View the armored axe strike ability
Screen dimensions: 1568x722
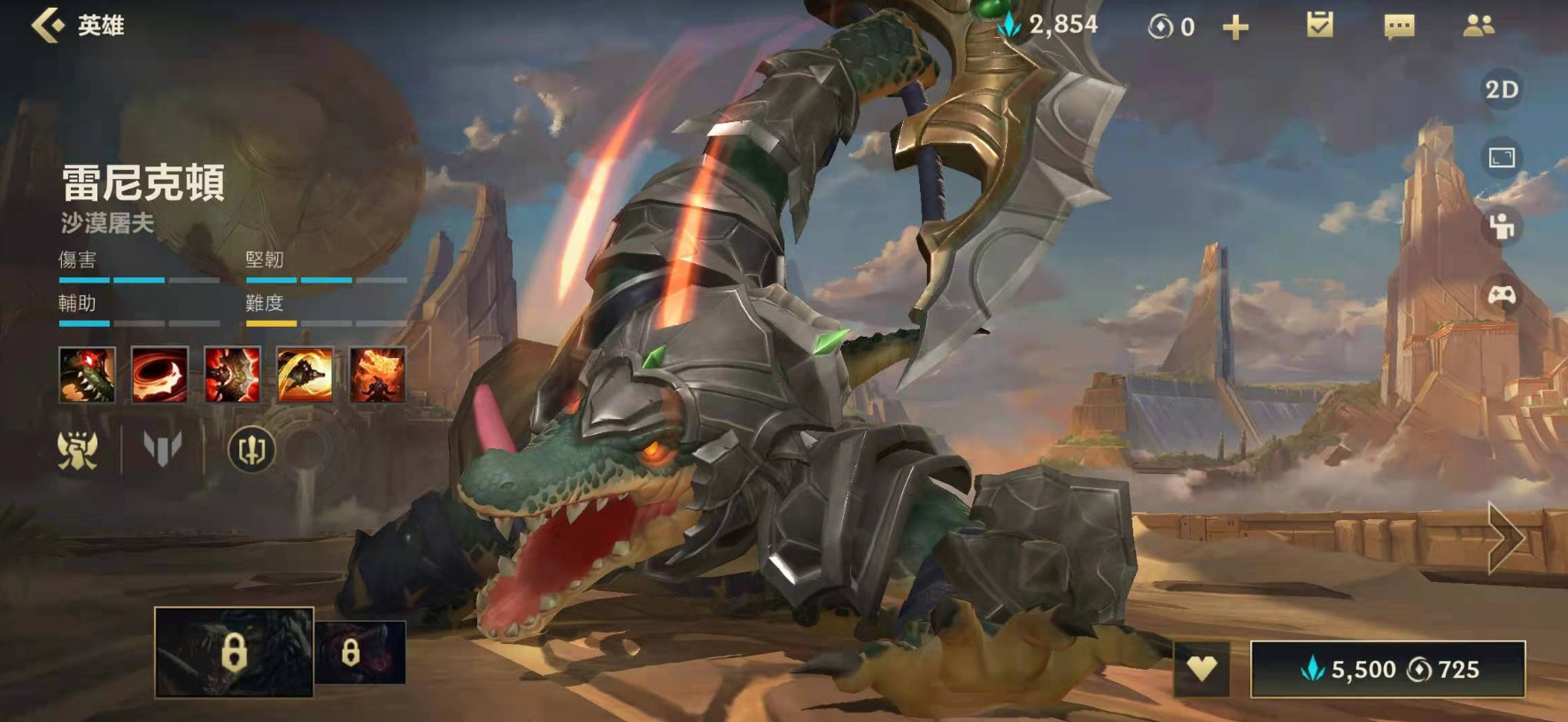[x=232, y=375]
